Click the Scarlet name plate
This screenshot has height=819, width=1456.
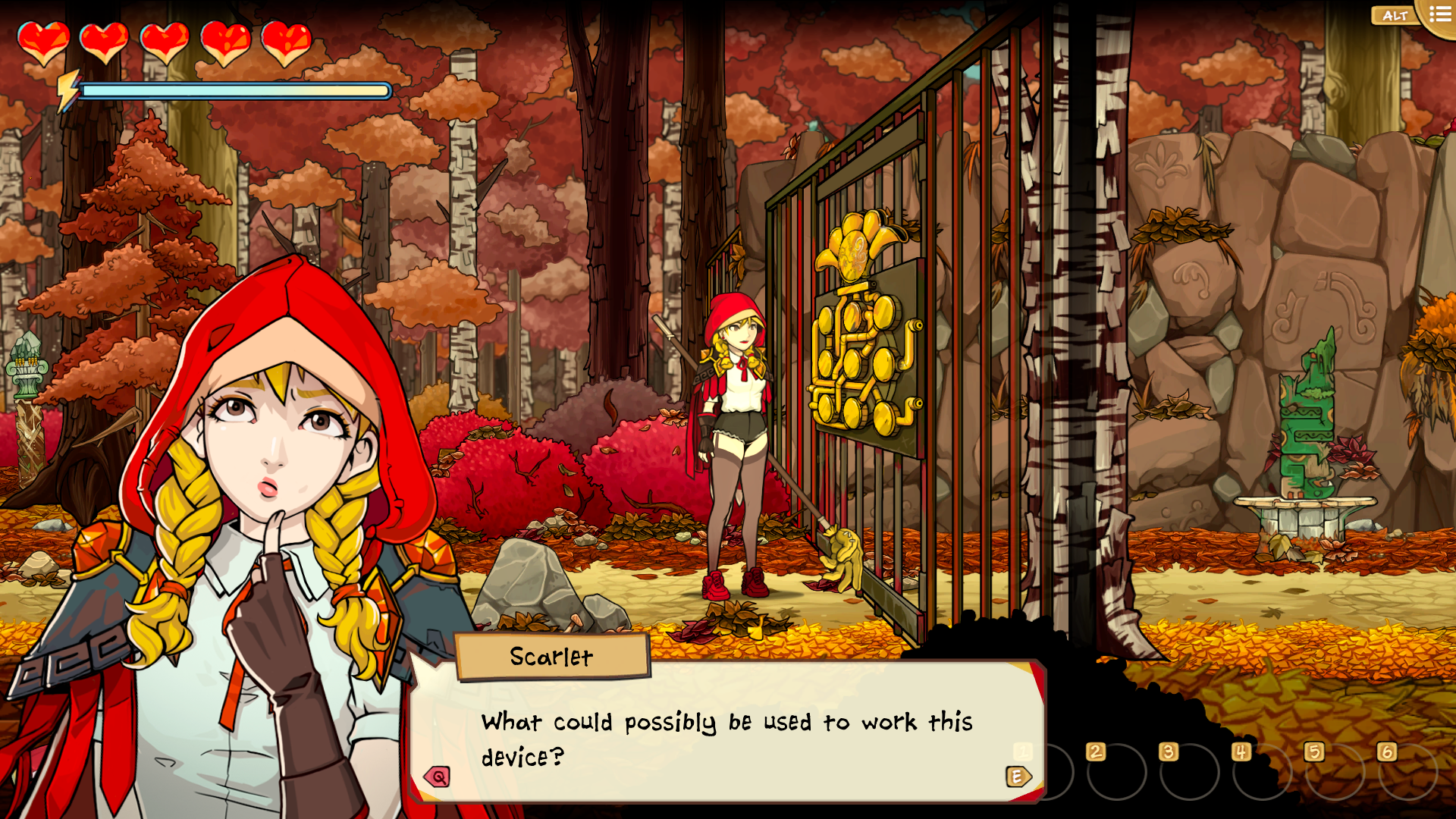coord(551,657)
